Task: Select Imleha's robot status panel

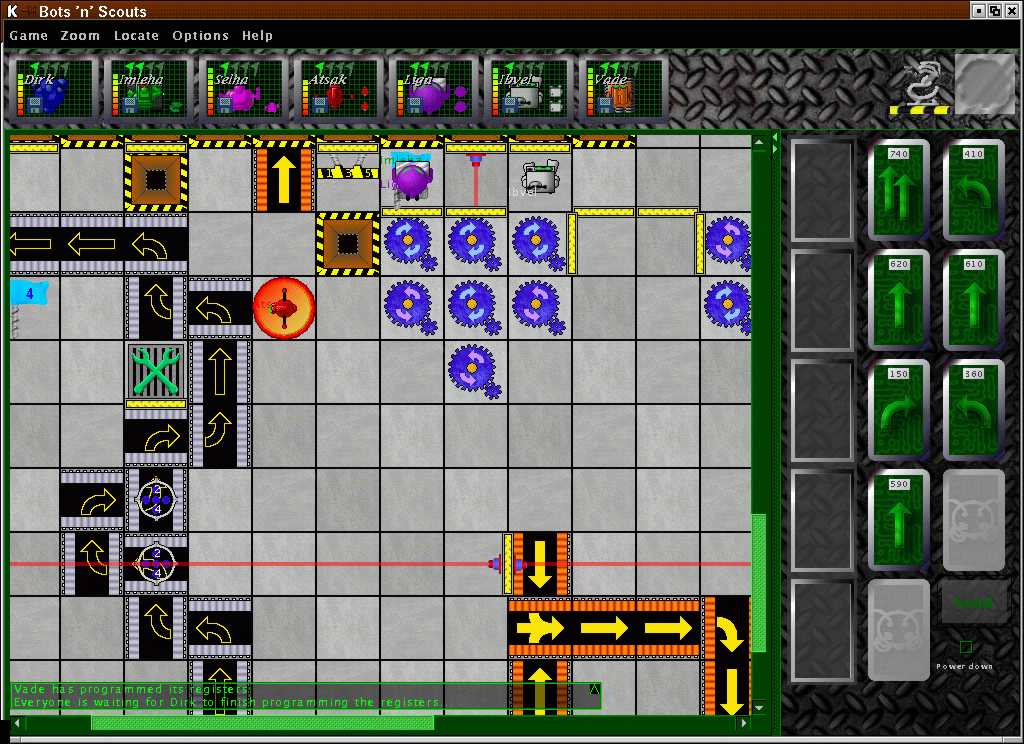Action: pos(148,90)
